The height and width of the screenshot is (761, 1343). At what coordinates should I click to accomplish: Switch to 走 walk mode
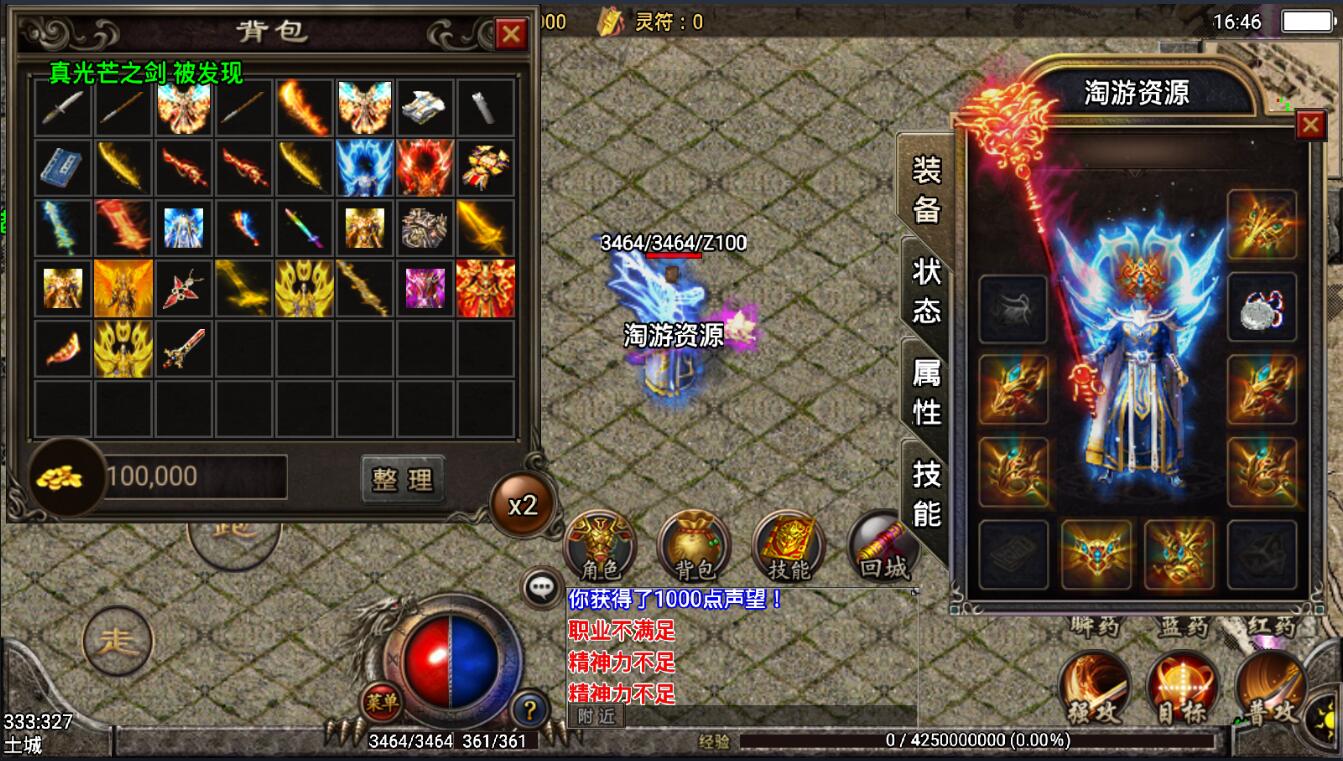pos(118,641)
